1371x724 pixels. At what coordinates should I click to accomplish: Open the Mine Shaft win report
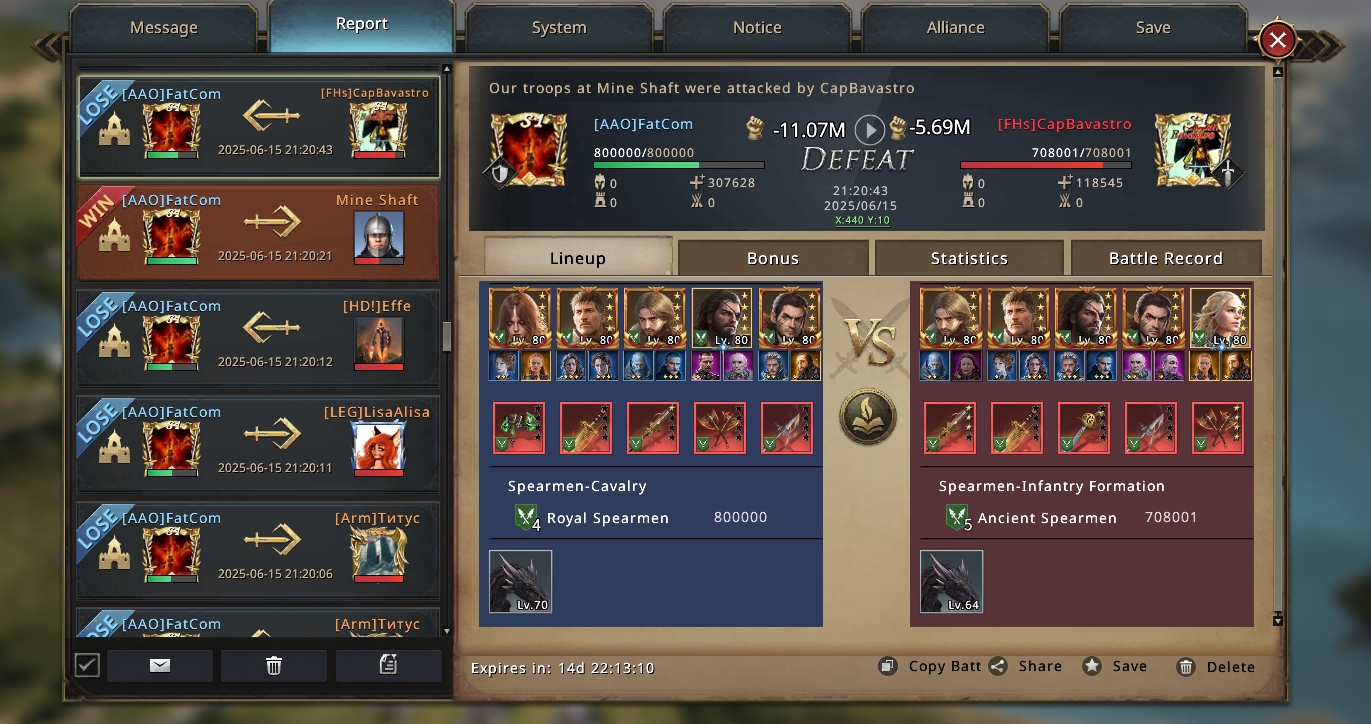(x=258, y=232)
